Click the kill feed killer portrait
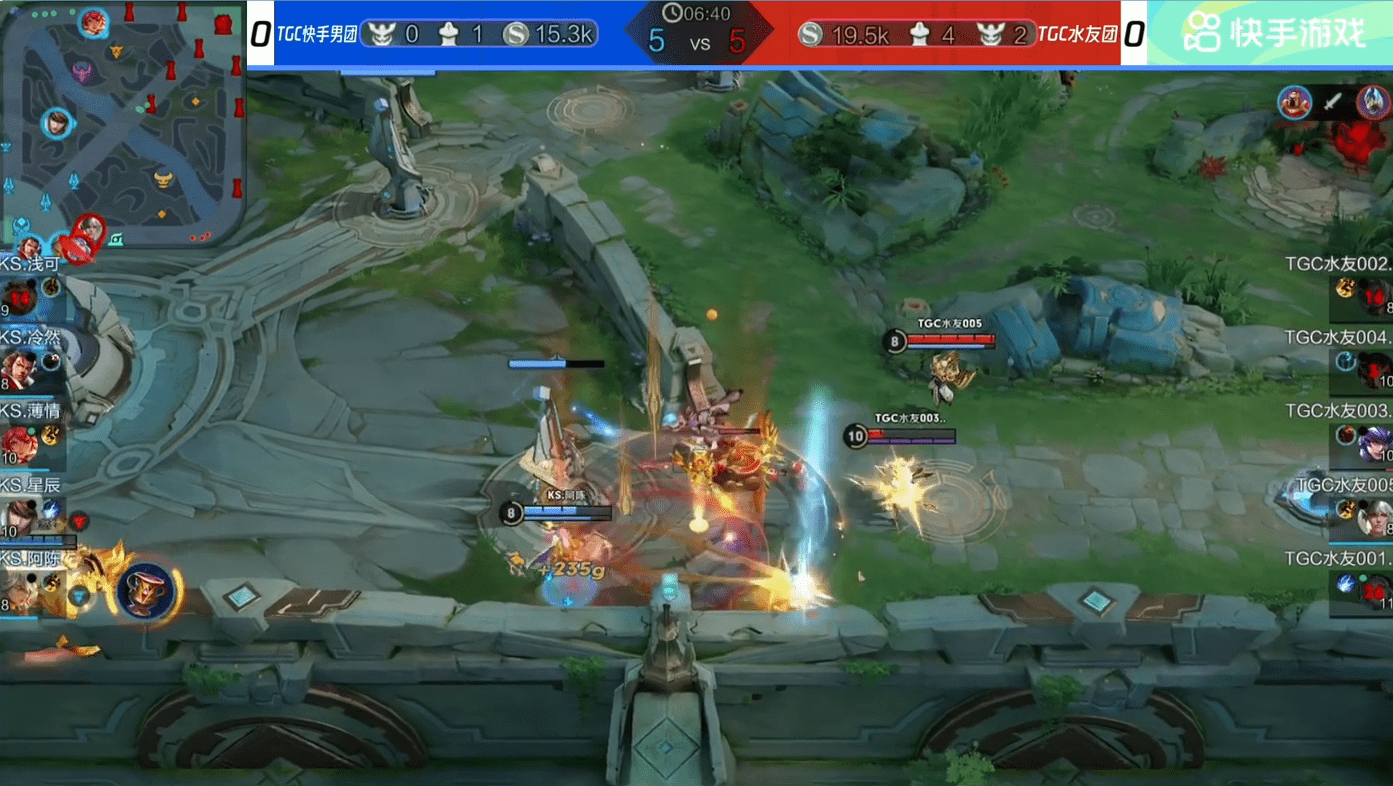Viewport: 1393px width, 786px height. tap(1295, 102)
